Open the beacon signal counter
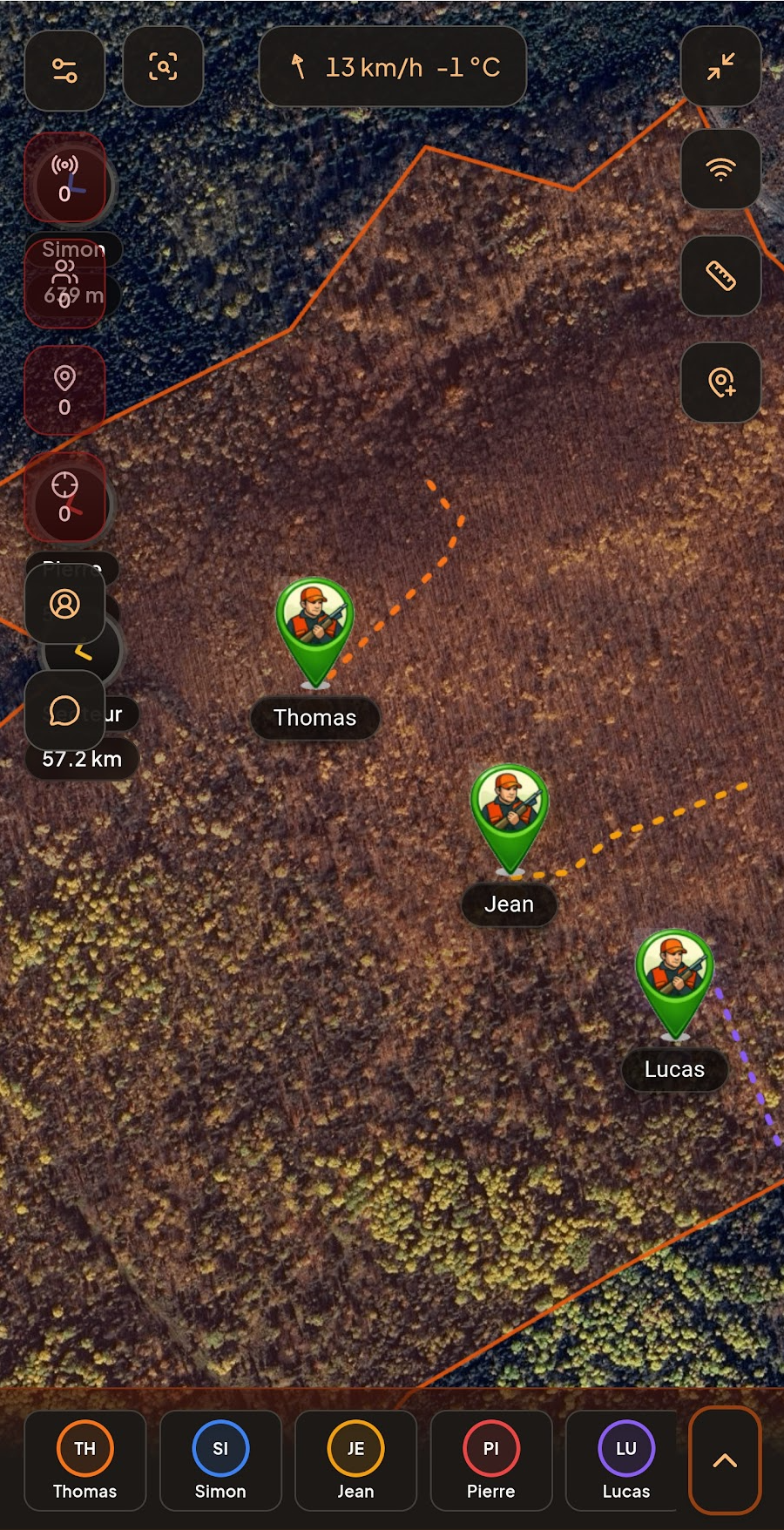The height and width of the screenshot is (1530, 784). (x=65, y=178)
